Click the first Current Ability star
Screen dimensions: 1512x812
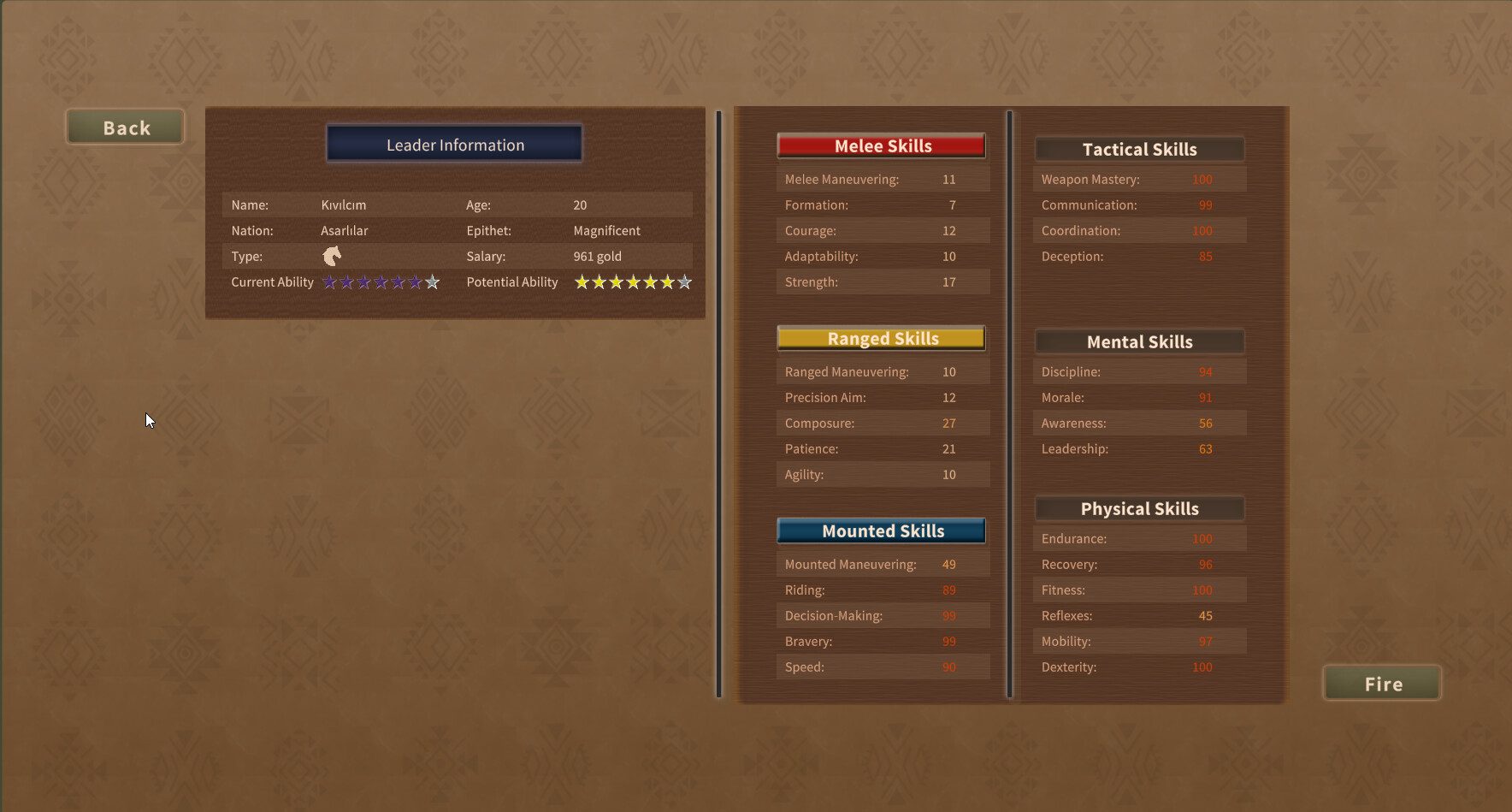pos(329,282)
